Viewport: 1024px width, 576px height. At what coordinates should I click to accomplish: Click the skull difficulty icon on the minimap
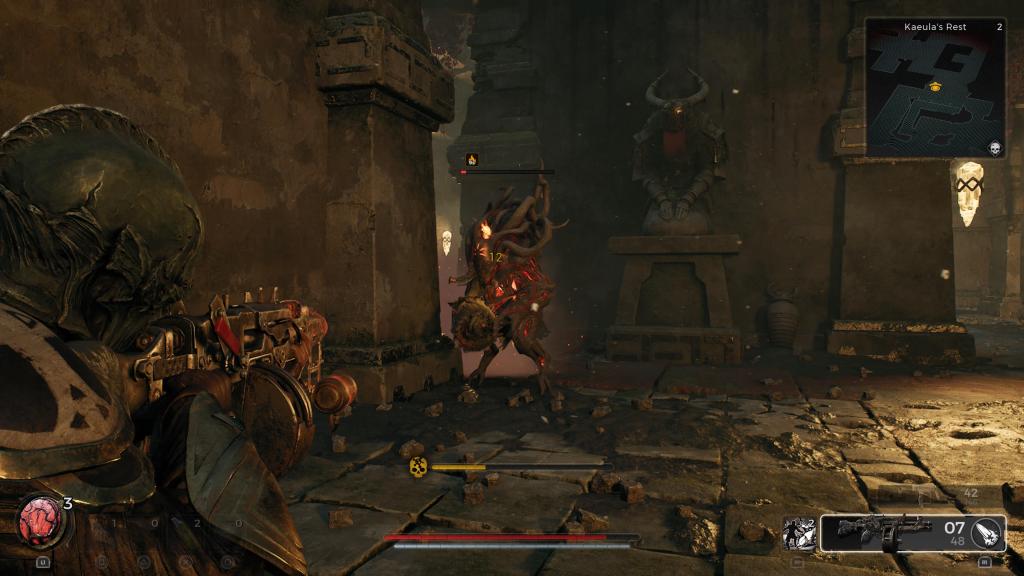click(x=995, y=148)
